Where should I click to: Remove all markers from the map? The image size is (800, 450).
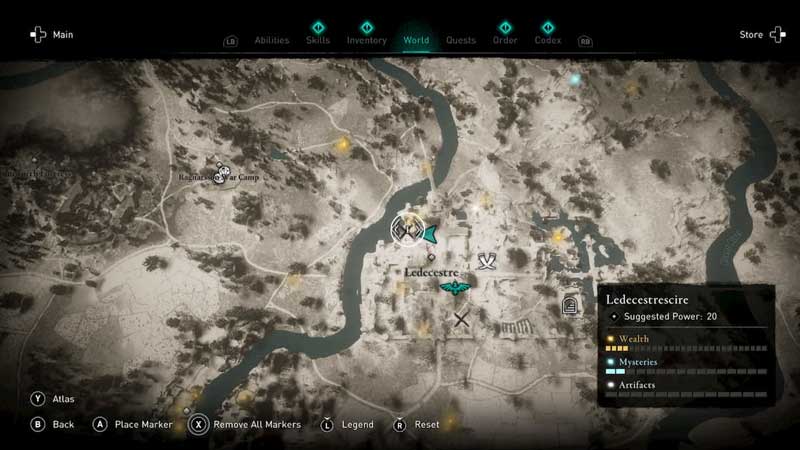[247, 424]
